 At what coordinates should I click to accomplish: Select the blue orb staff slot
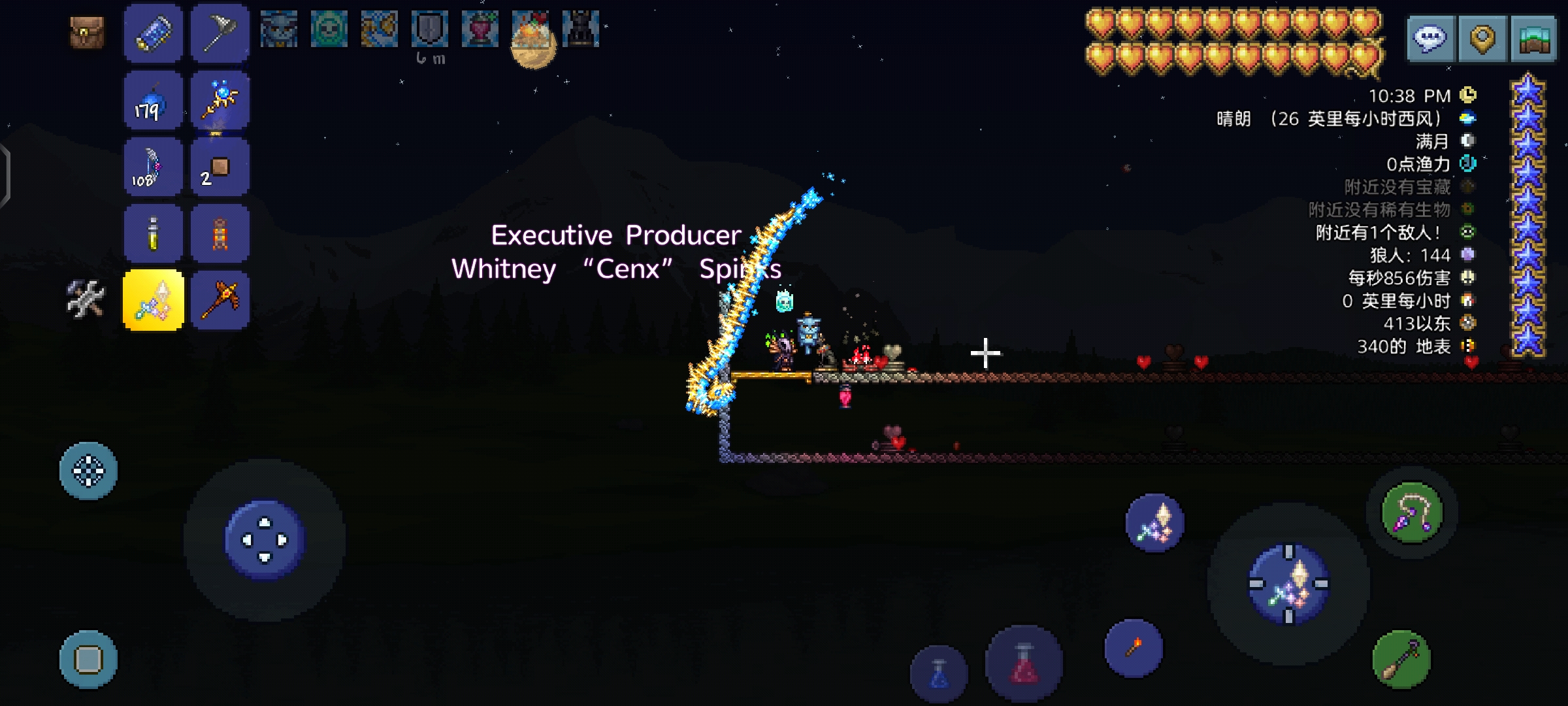(x=220, y=101)
